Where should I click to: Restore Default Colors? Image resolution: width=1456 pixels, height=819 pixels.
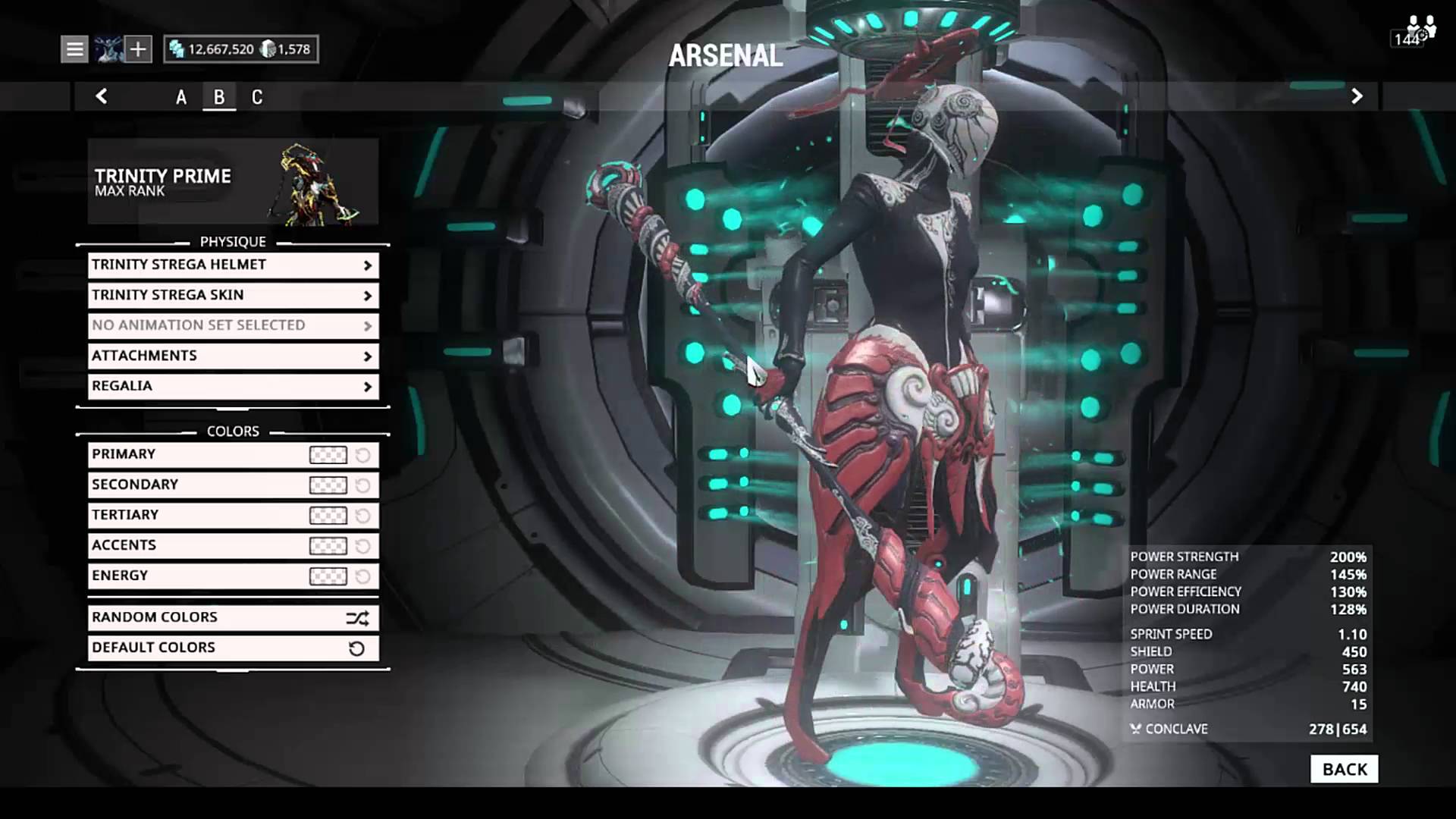click(233, 648)
